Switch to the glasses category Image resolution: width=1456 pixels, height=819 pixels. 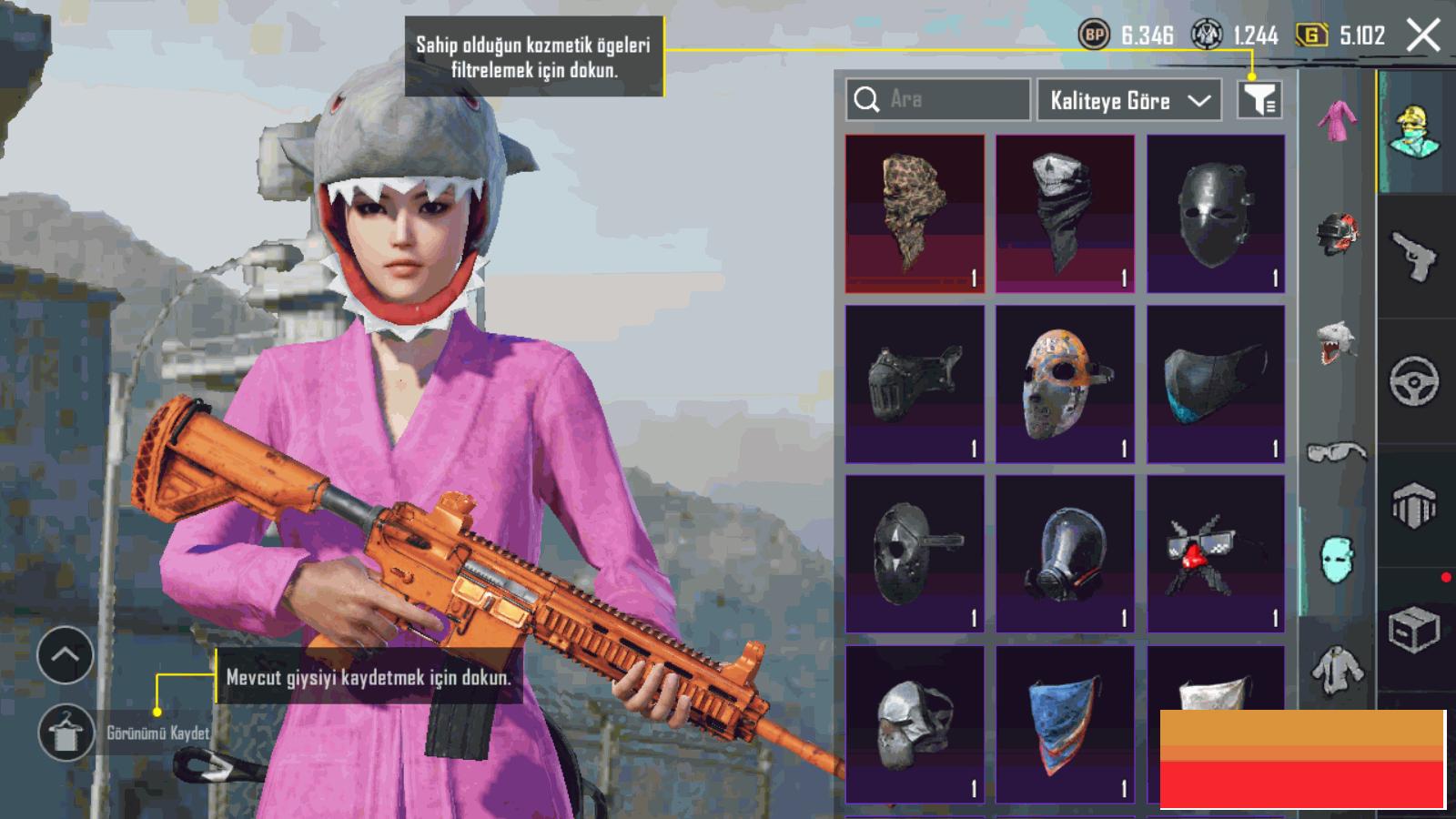pyautogui.click(x=1337, y=451)
